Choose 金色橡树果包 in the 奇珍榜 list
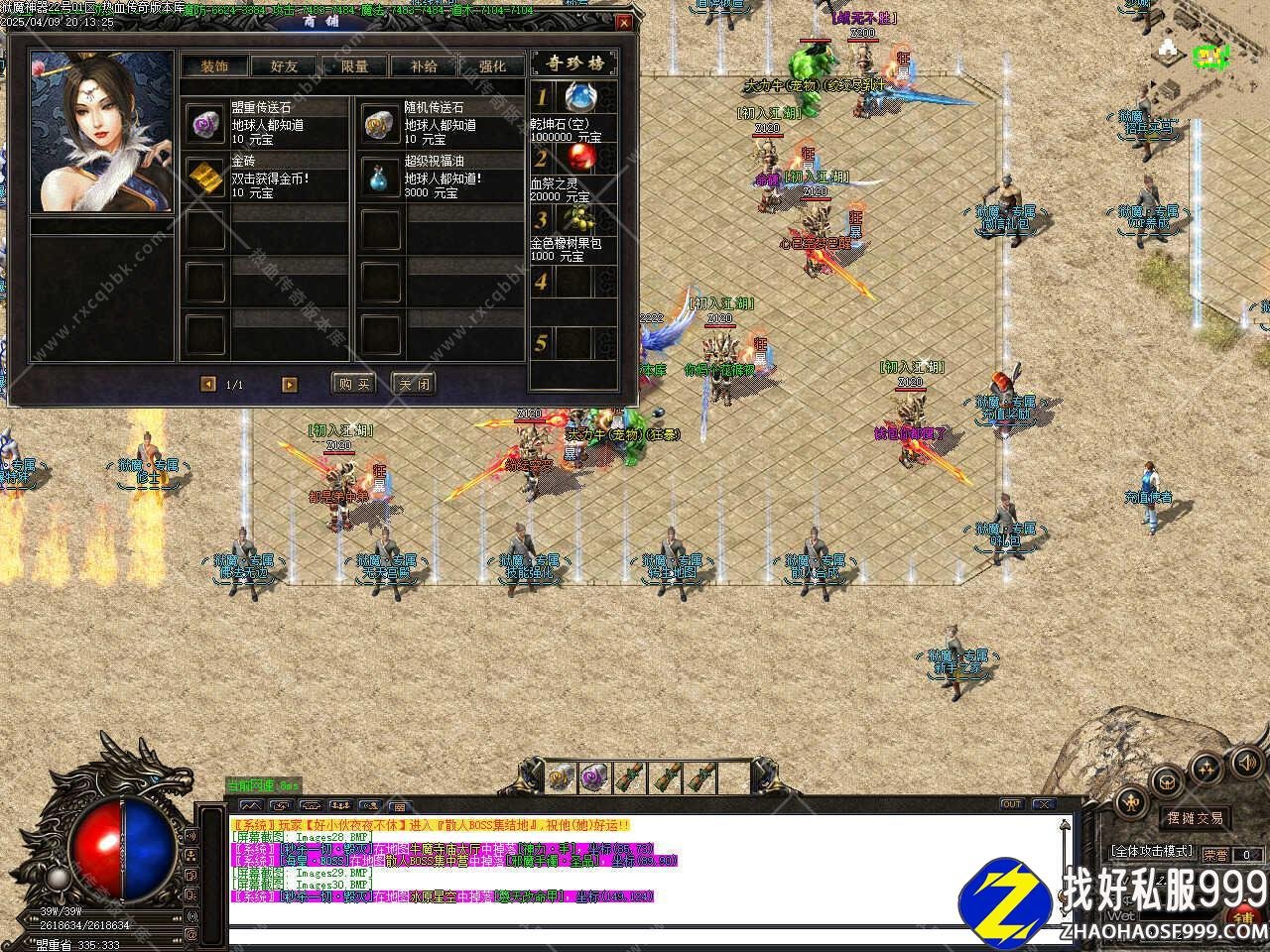Screen dimensions: 1270x952 pos(577,219)
